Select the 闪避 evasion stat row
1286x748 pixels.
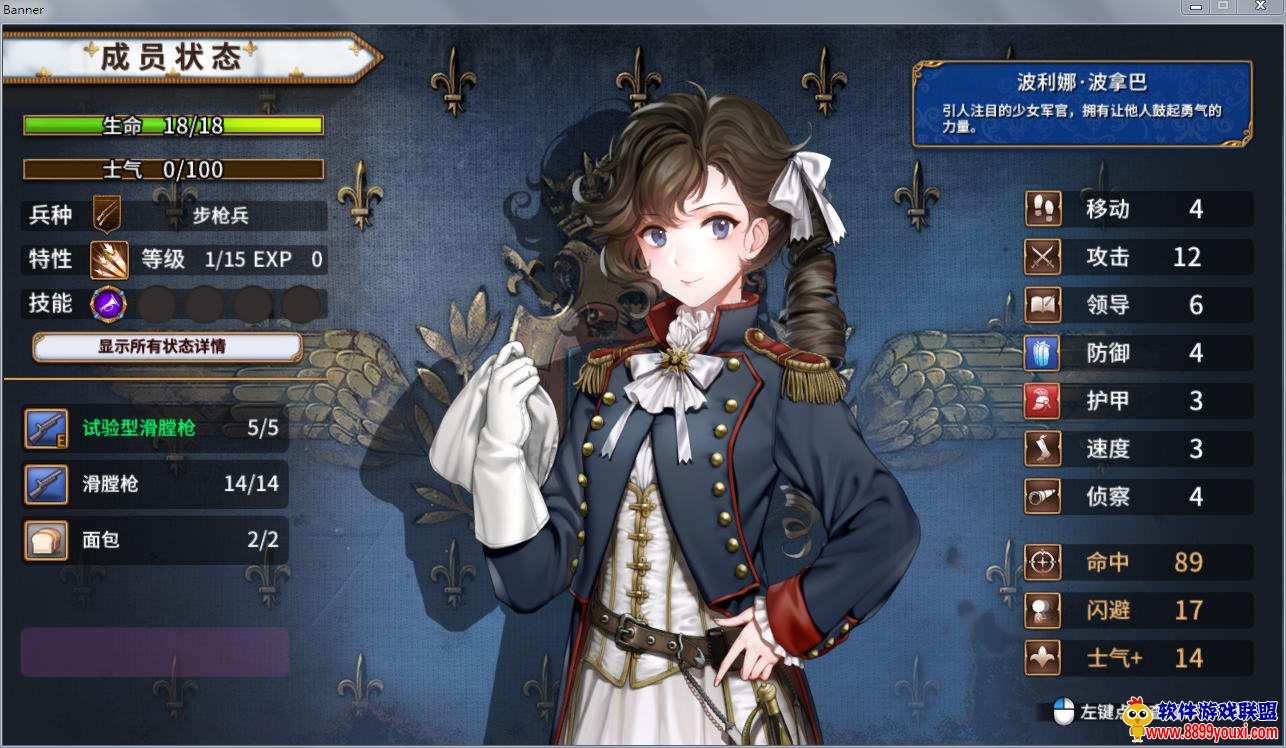point(1138,610)
